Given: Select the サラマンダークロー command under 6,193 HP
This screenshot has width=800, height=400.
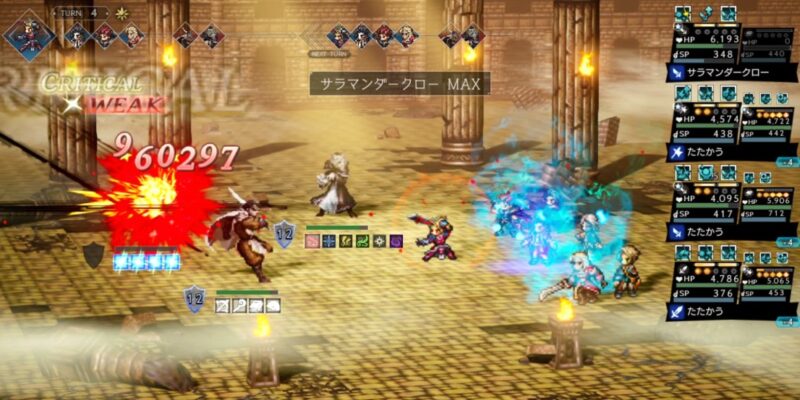Looking at the screenshot, I should 722,72.
